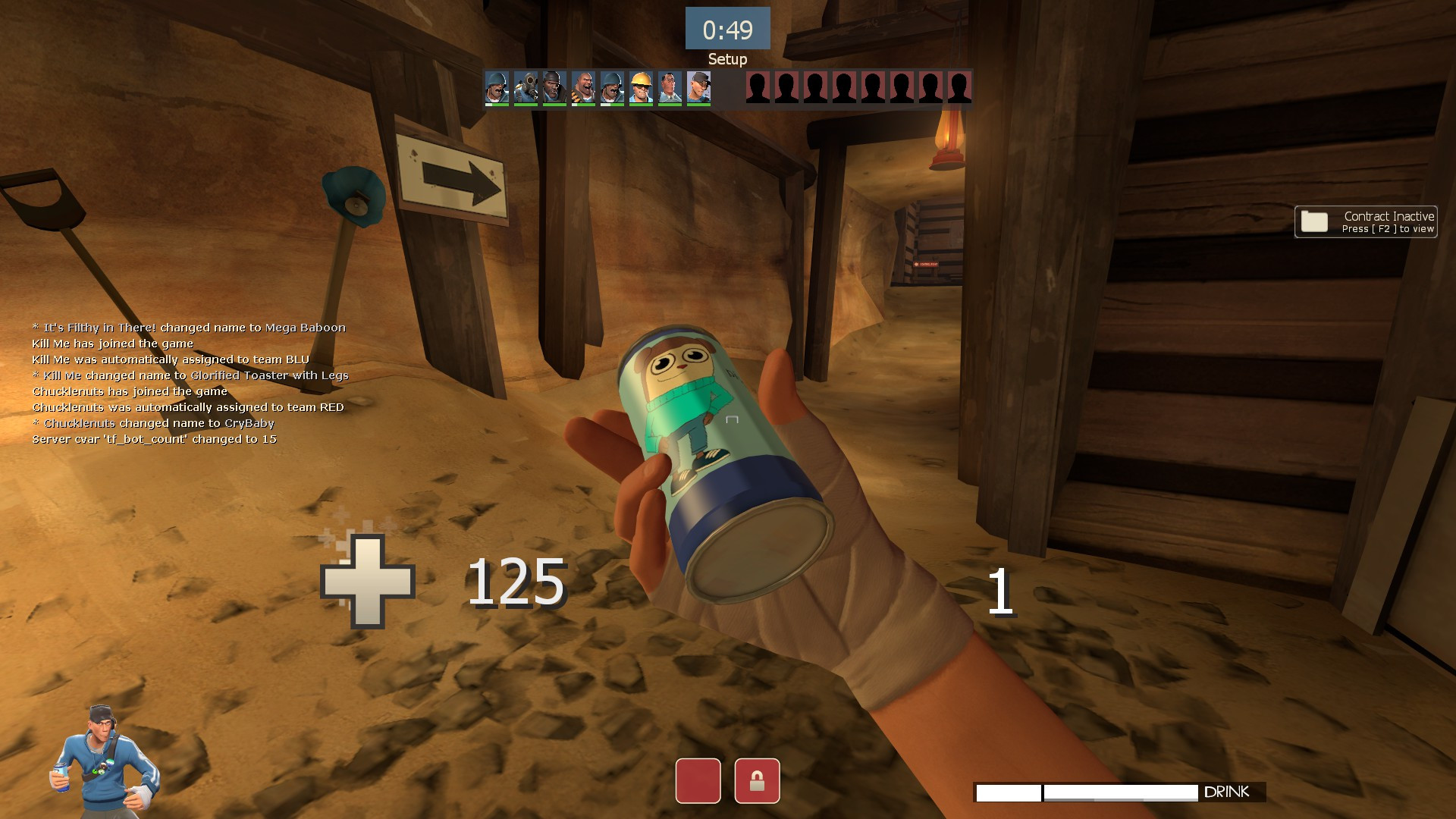Expand the chat message log
Image resolution: width=1456 pixels, height=819 pixels.
click(190, 383)
